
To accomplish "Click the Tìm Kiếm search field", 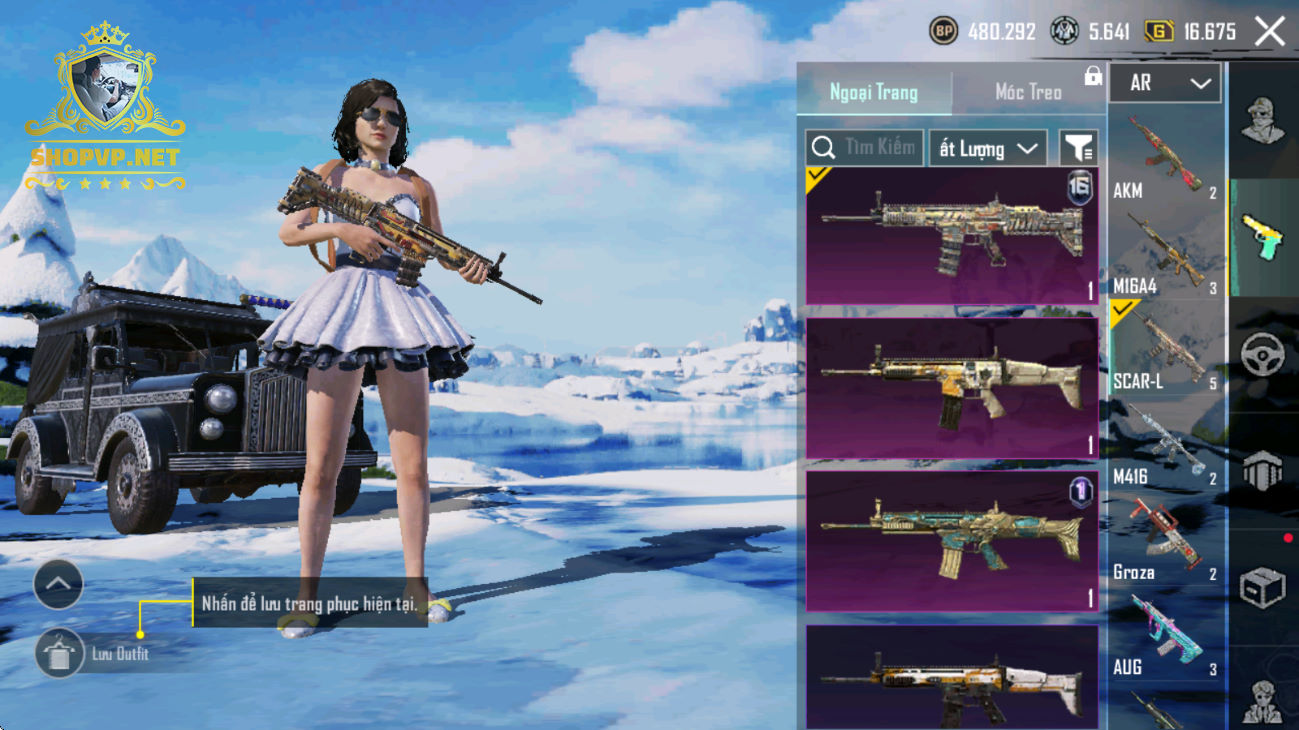I will tap(865, 148).
